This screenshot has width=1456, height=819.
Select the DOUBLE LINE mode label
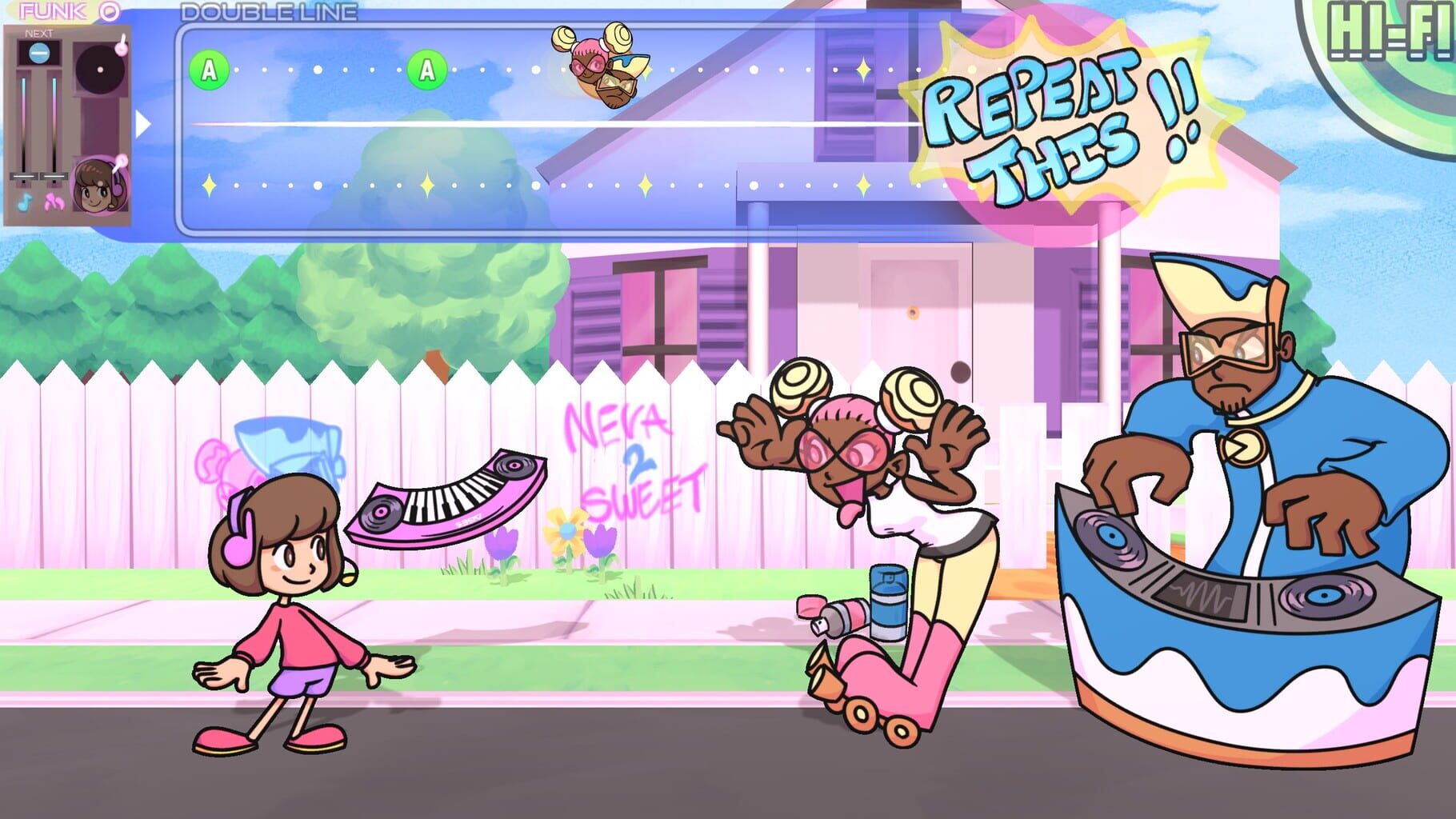268,12
